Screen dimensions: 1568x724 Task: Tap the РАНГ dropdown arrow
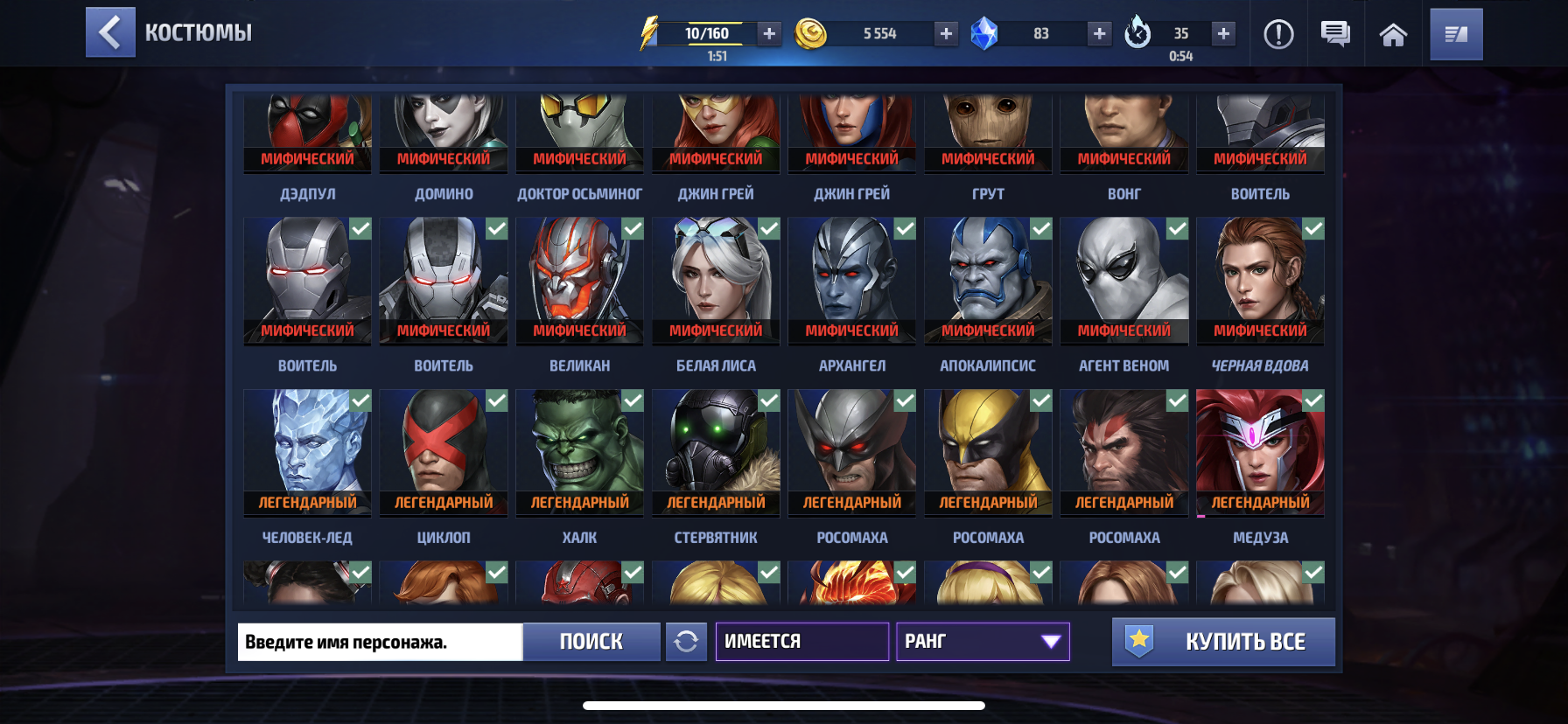click(x=1050, y=642)
